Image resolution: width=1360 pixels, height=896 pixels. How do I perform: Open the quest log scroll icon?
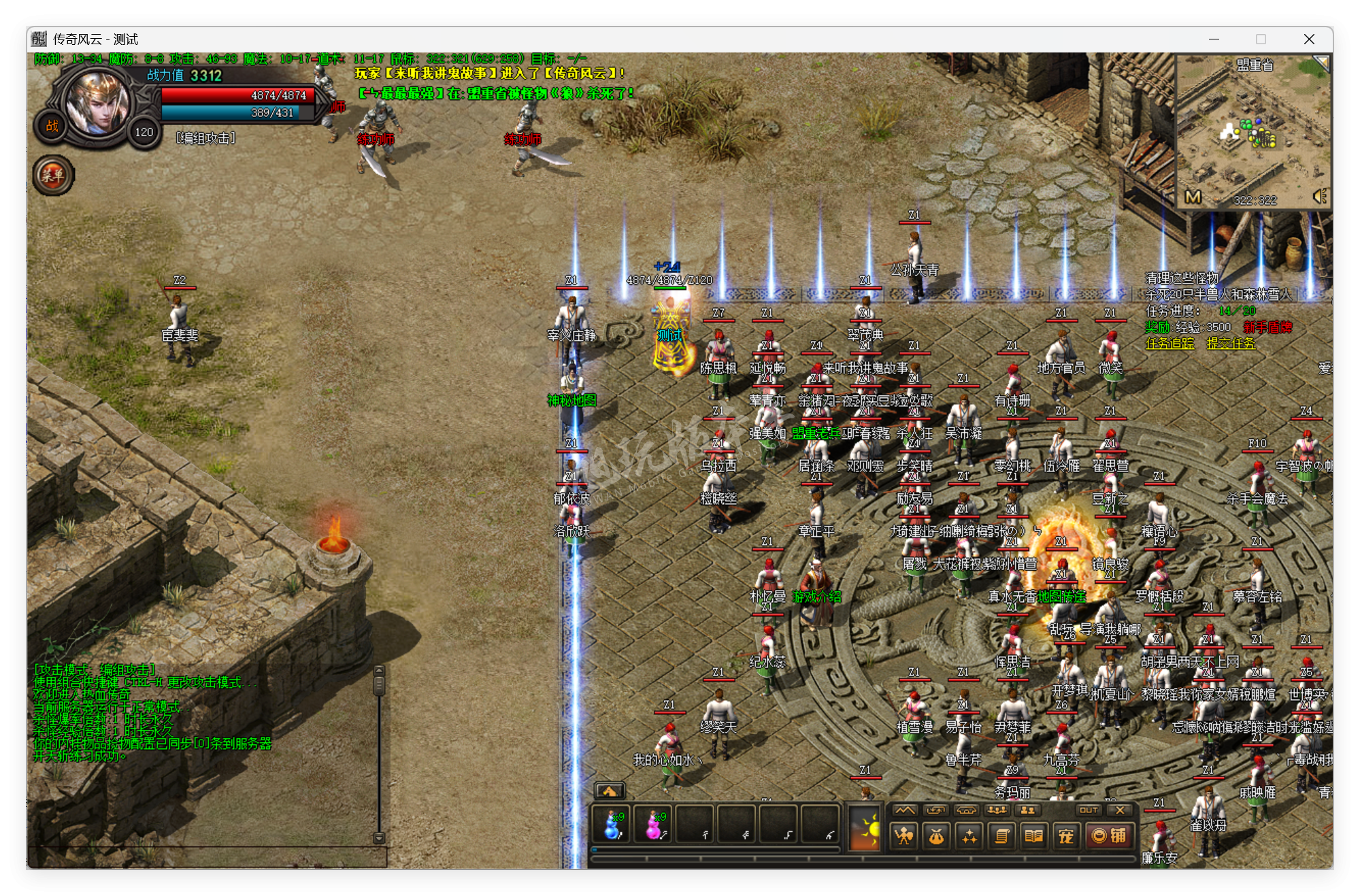(x=1000, y=837)
